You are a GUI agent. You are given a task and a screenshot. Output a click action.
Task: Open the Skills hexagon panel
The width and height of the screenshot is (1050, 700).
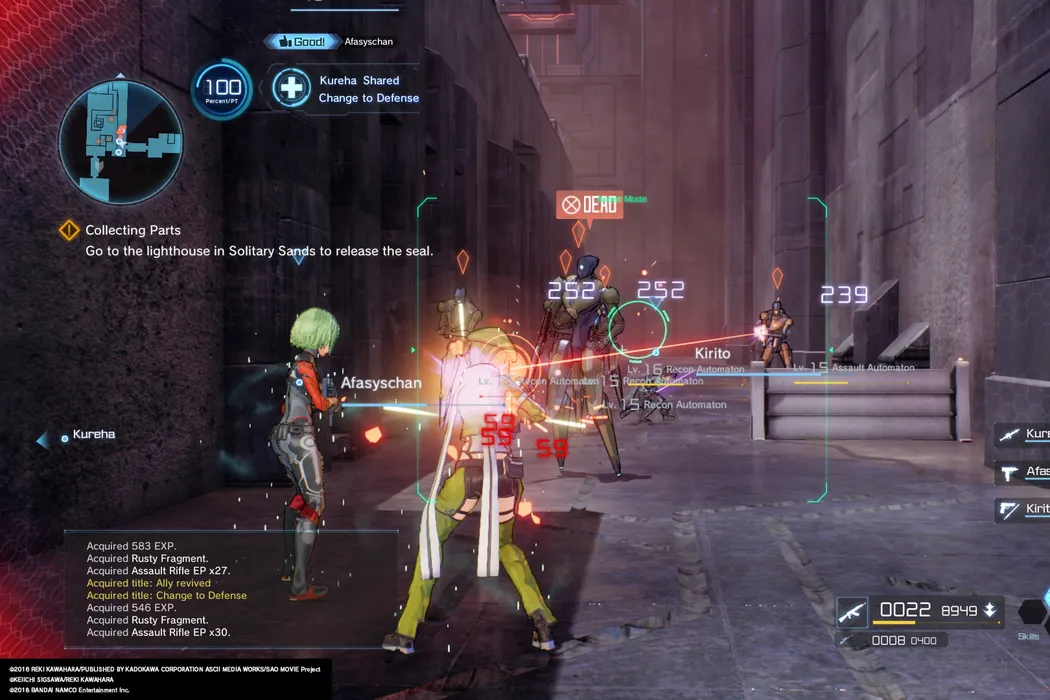1032,613
